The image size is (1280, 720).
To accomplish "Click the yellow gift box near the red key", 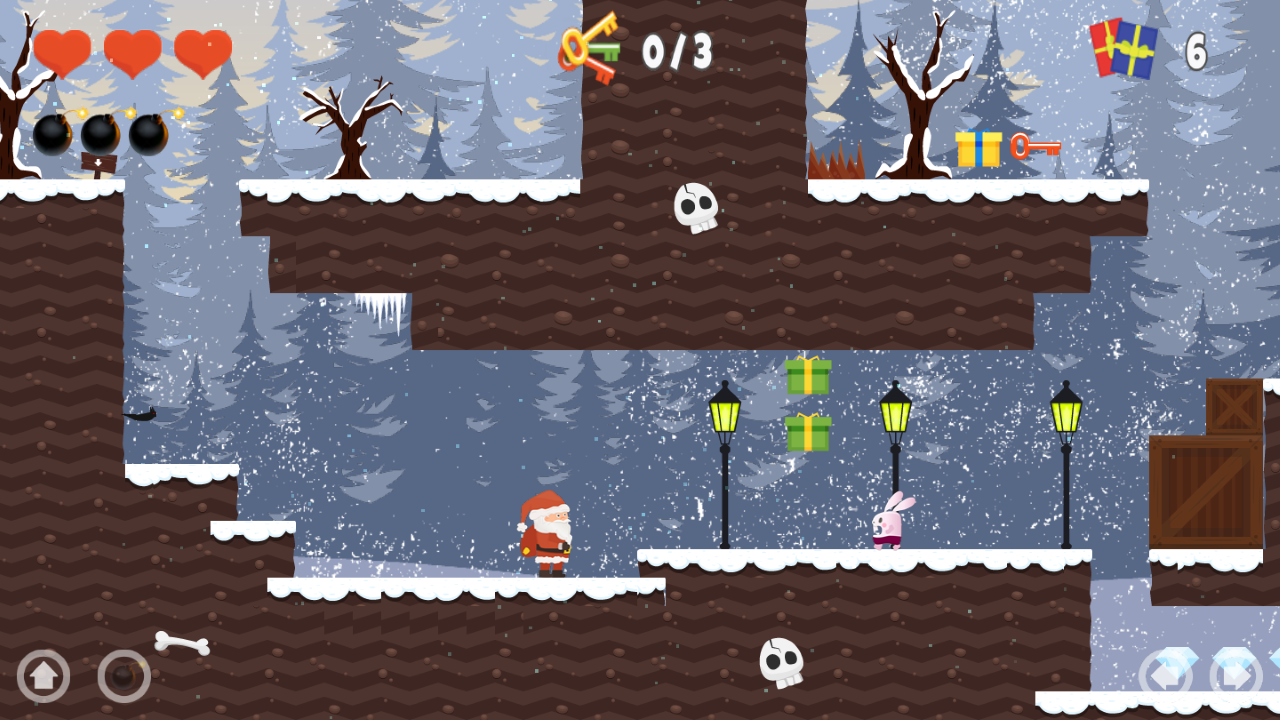I will point(978,150).
